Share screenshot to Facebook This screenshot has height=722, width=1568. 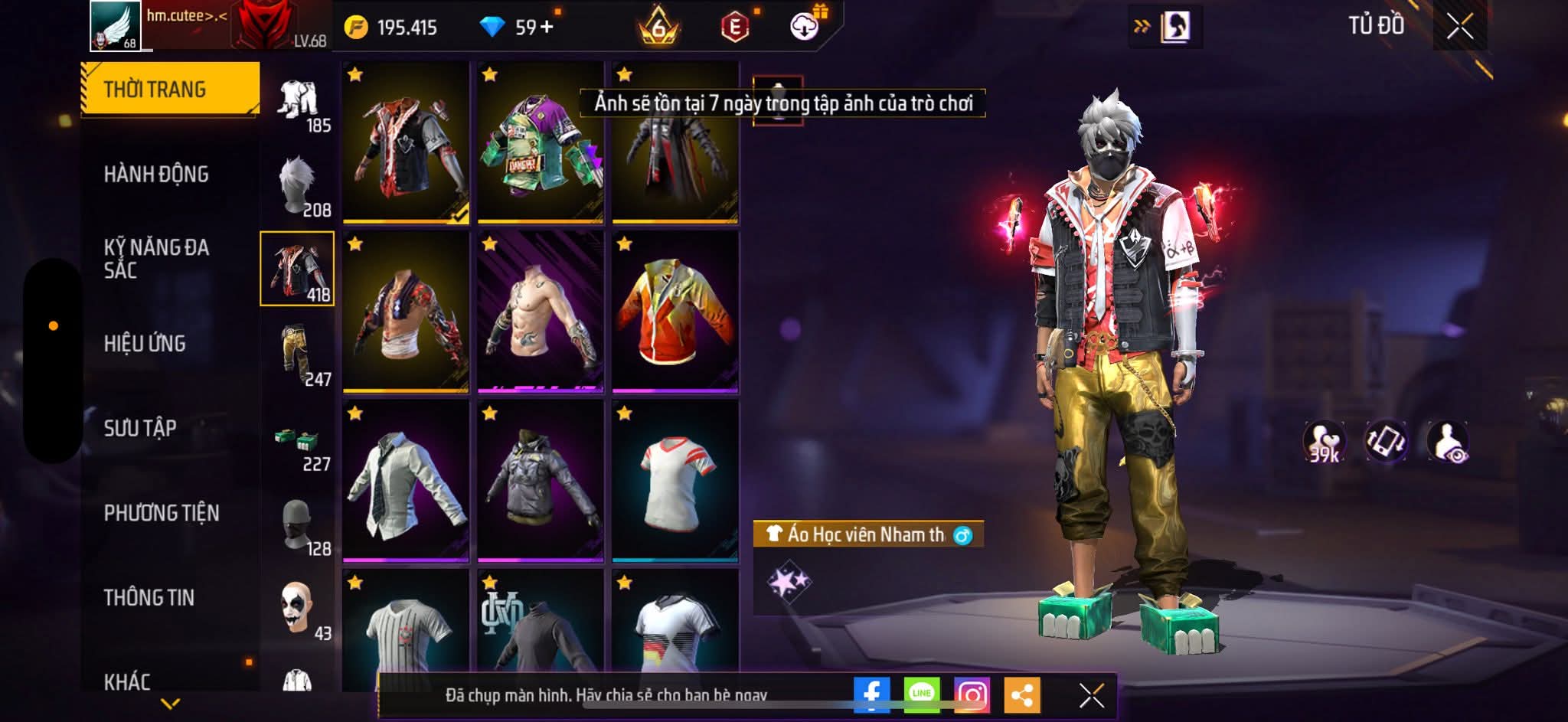click(871, 694)
